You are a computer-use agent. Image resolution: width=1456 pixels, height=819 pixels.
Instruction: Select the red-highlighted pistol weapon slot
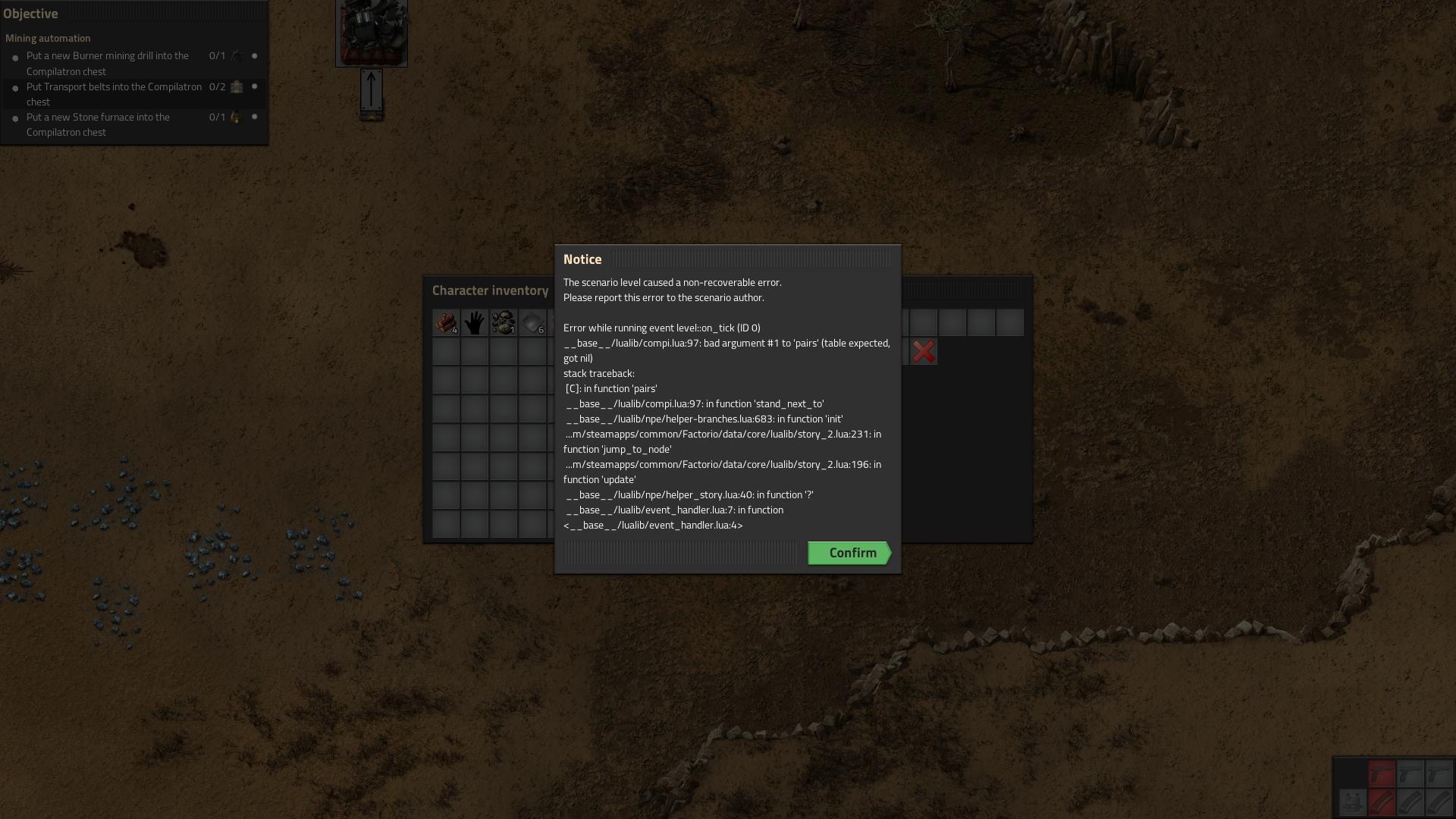[x=1382, y=774]
